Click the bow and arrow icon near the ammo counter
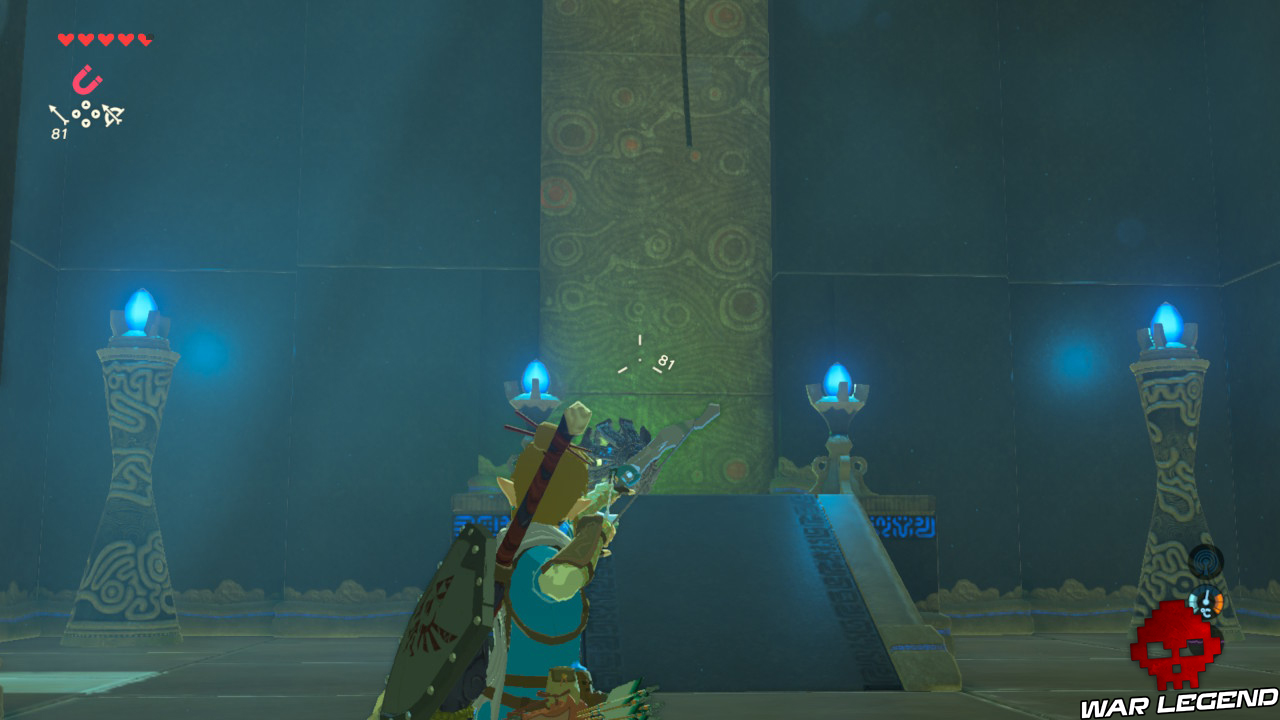This screenshot has width=1280, height=720. pos(113,115)
